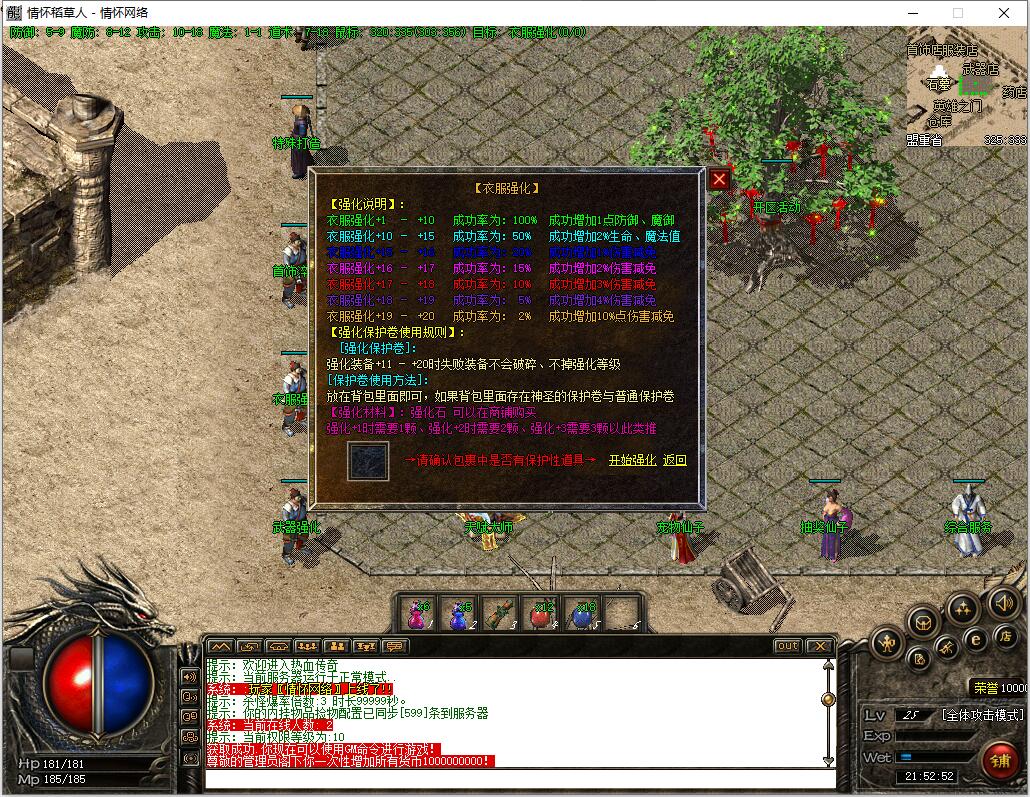Click the 'out' button above the chat

(788, 646)
